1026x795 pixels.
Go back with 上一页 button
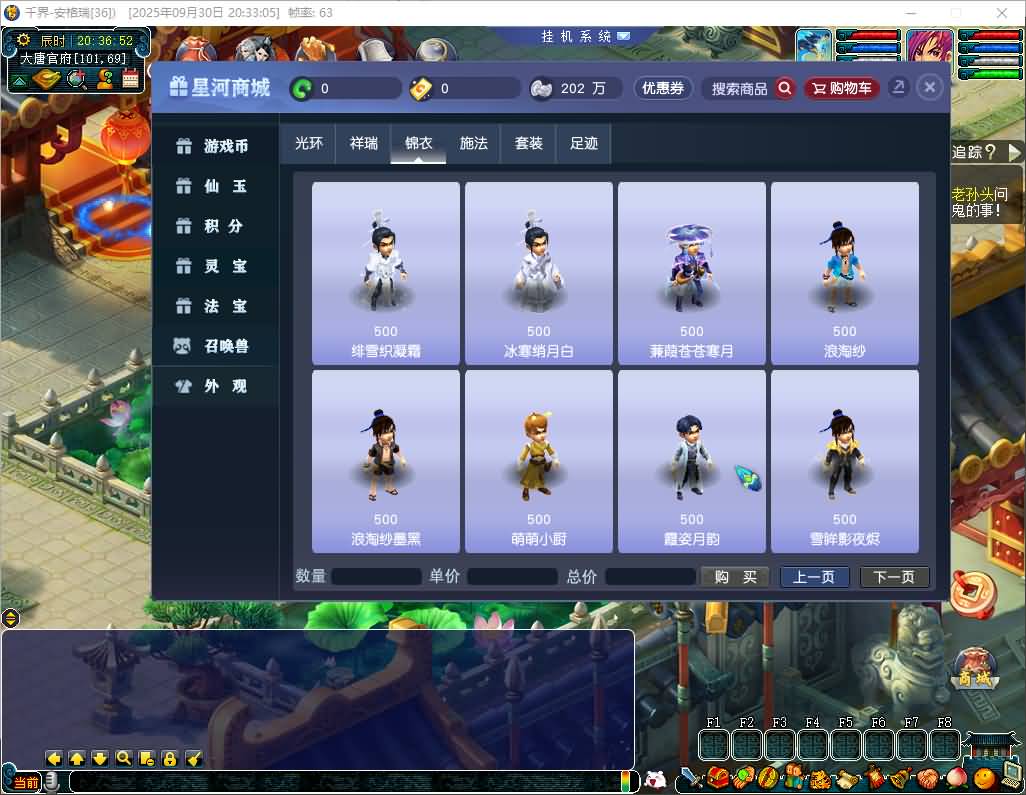tap(814, 577)
